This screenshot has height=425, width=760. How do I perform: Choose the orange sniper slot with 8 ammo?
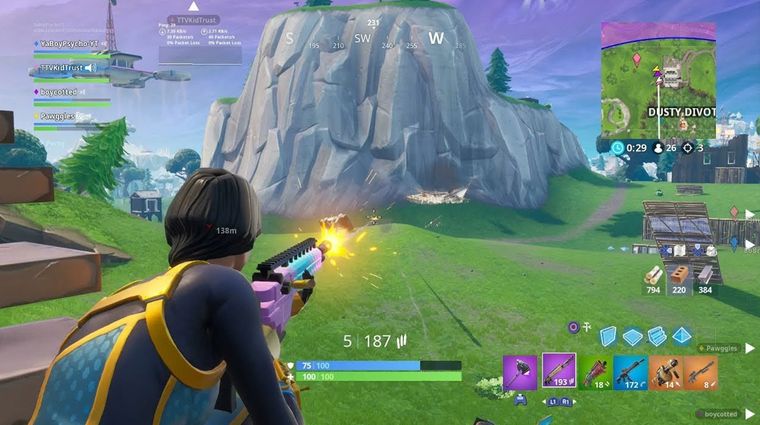(701, 372)
